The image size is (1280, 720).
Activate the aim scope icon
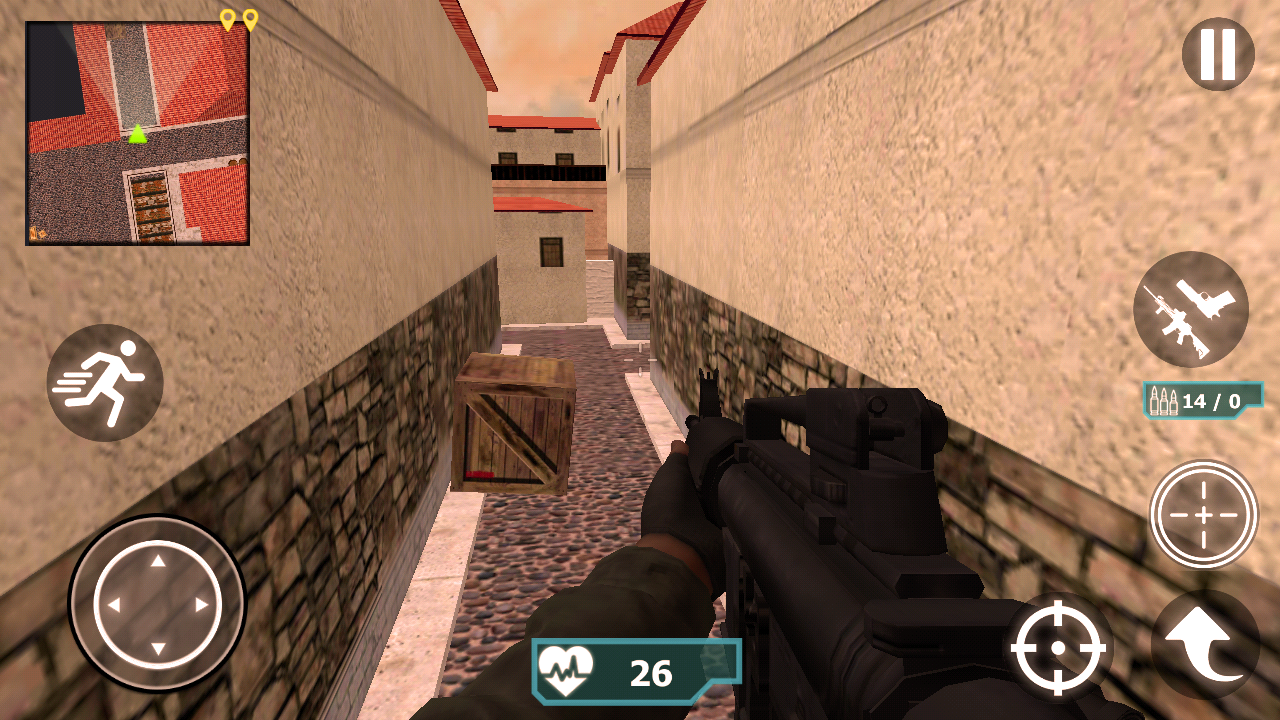click(x=1204, y=516)
